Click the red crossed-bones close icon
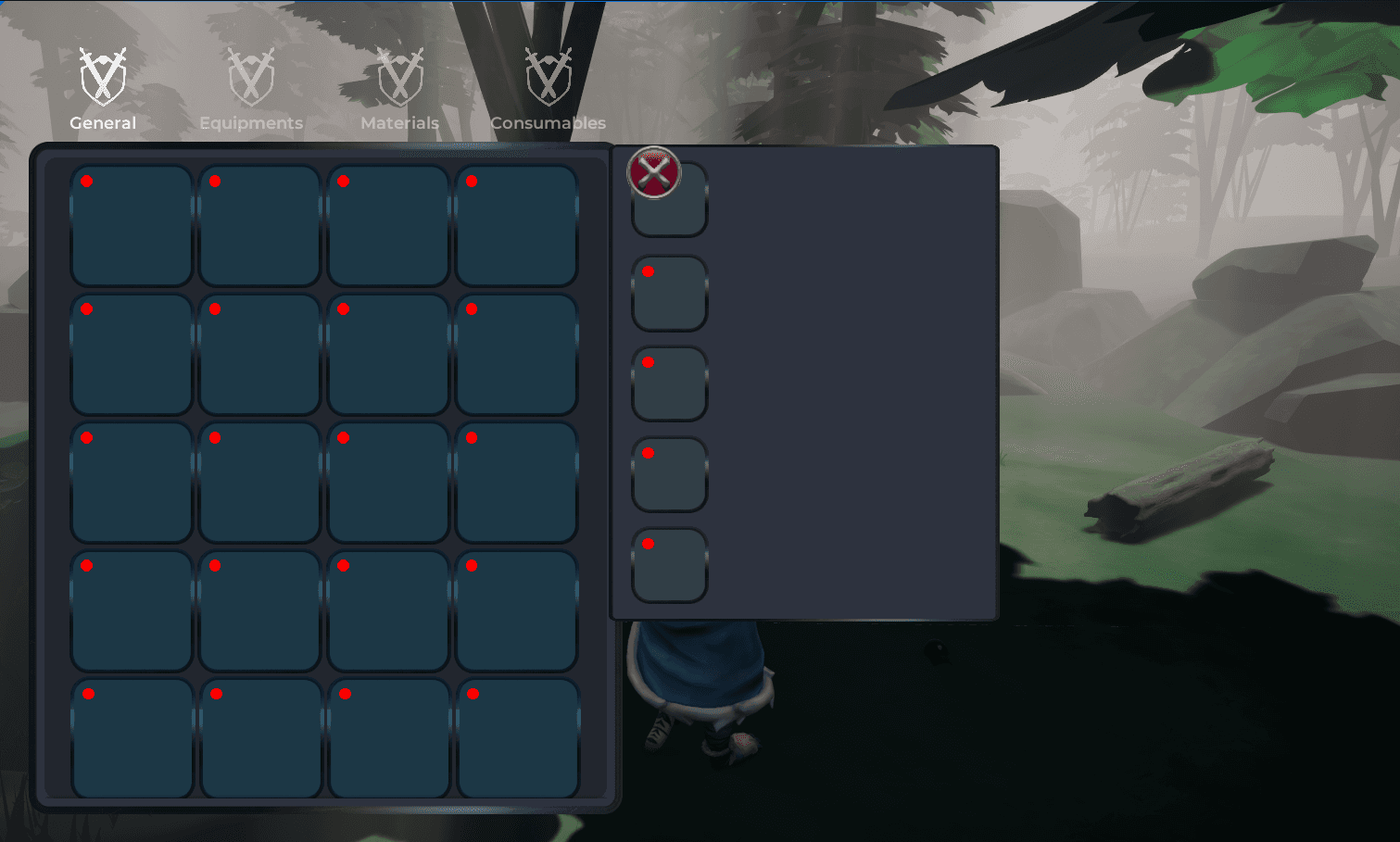1400x842 pixels. (655, 174)
